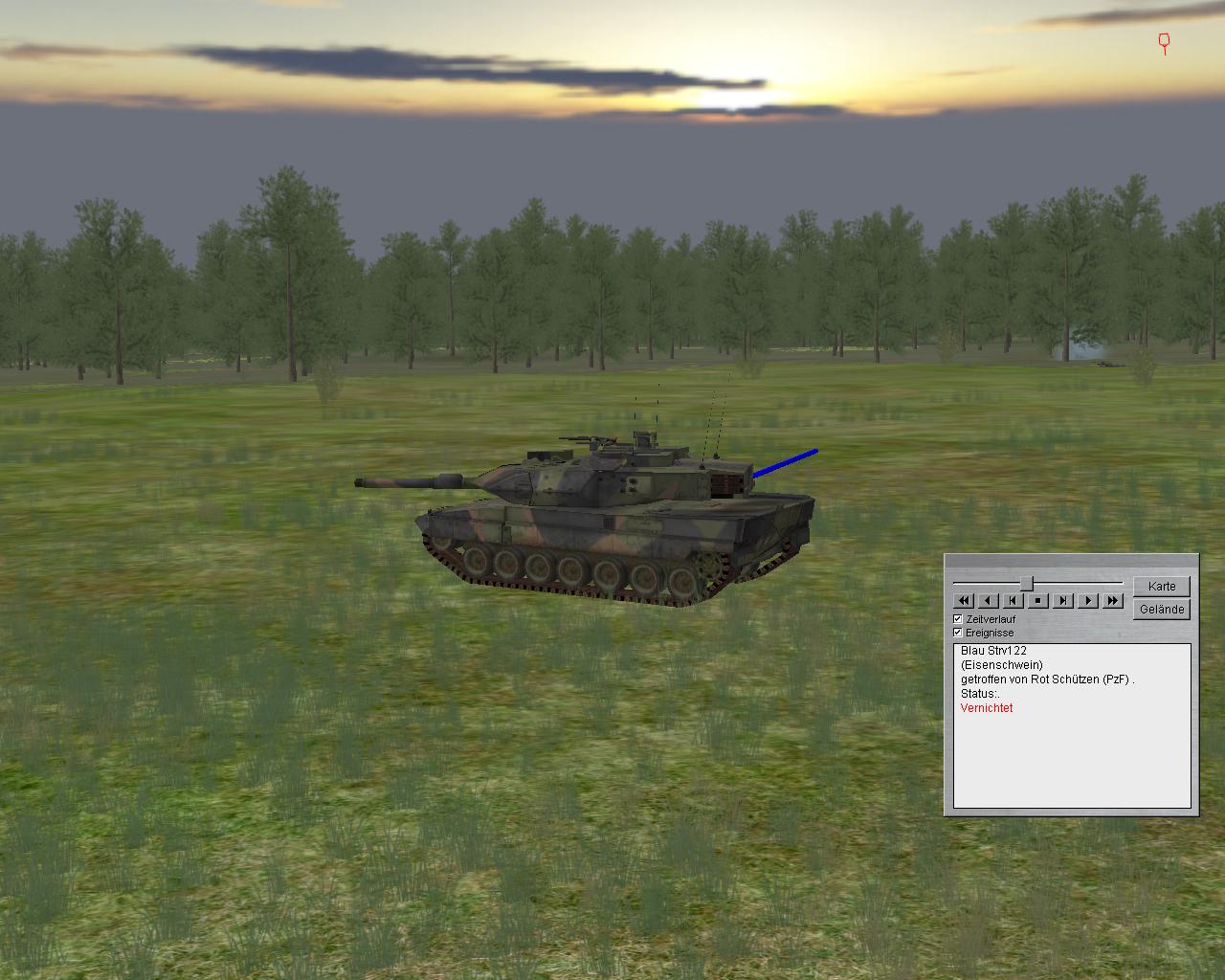Switch to the Gelände terrain view
The image size is (1225, 980).
click(x=1162, y=609)
